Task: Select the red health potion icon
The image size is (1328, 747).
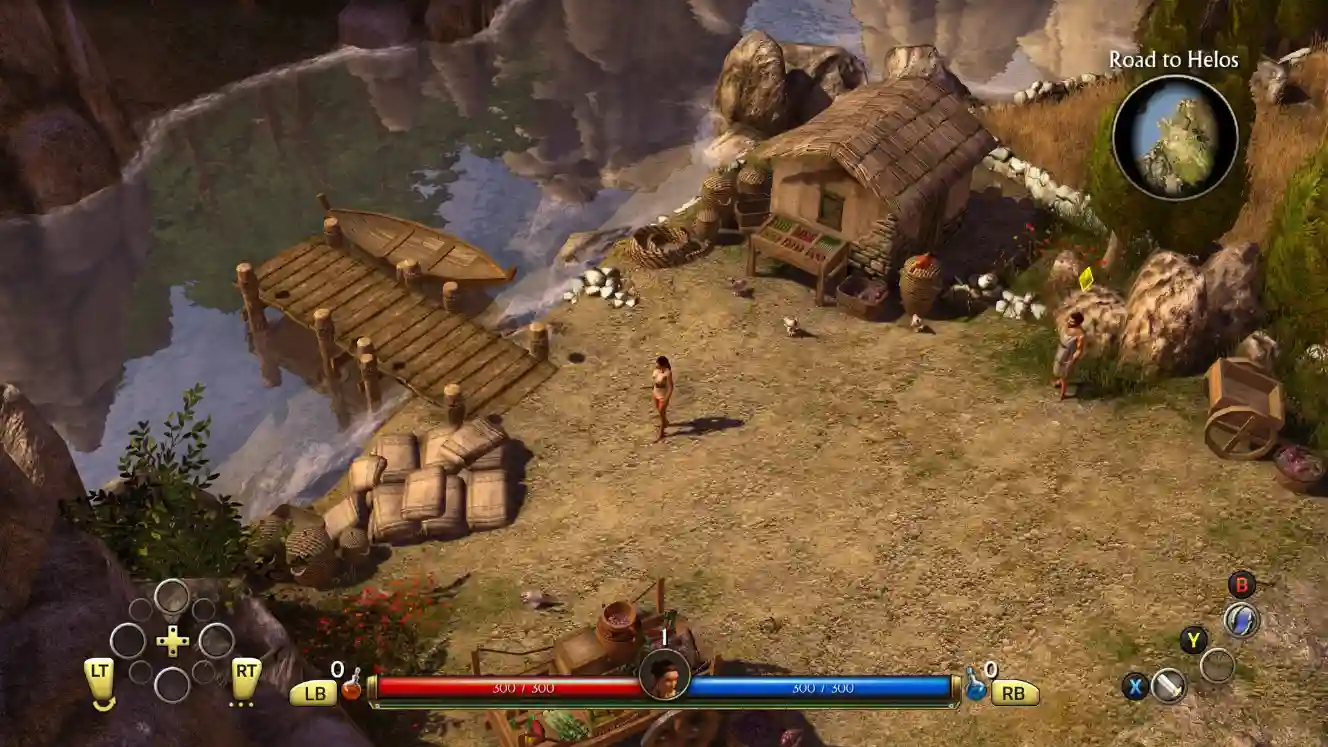Action: pos(352,690)
